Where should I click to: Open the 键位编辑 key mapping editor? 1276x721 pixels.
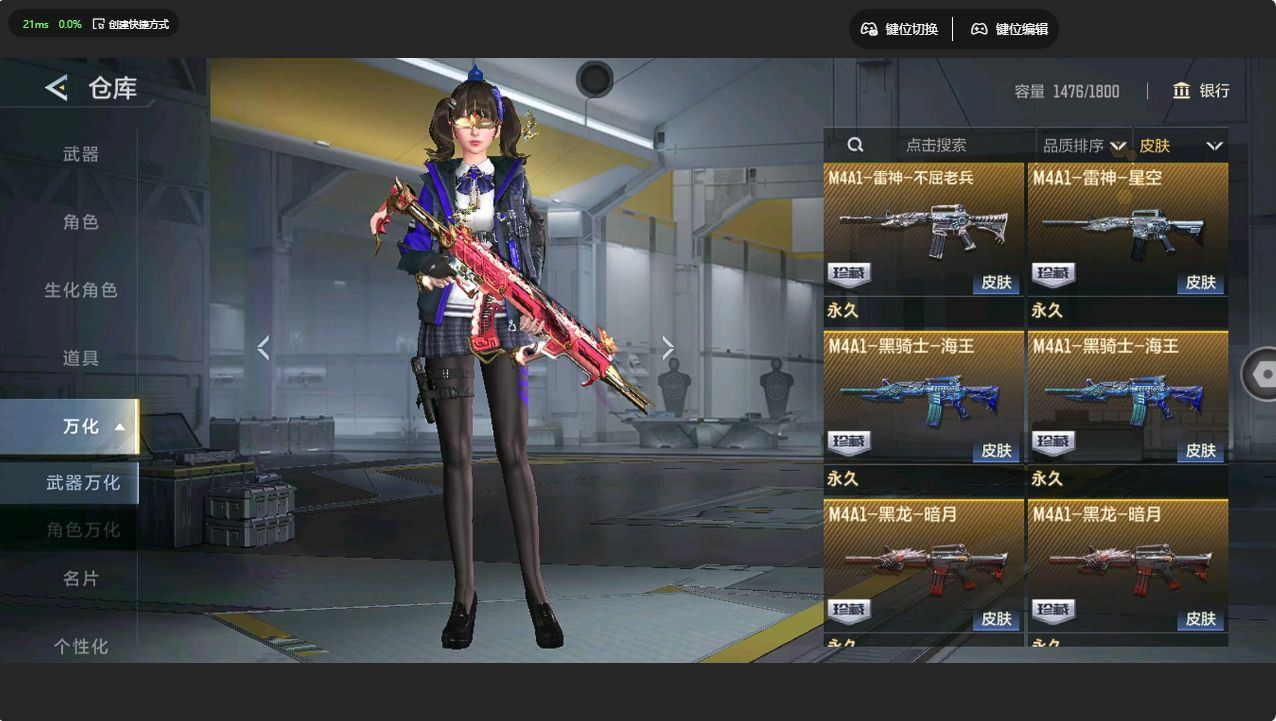pos(1009,29)
